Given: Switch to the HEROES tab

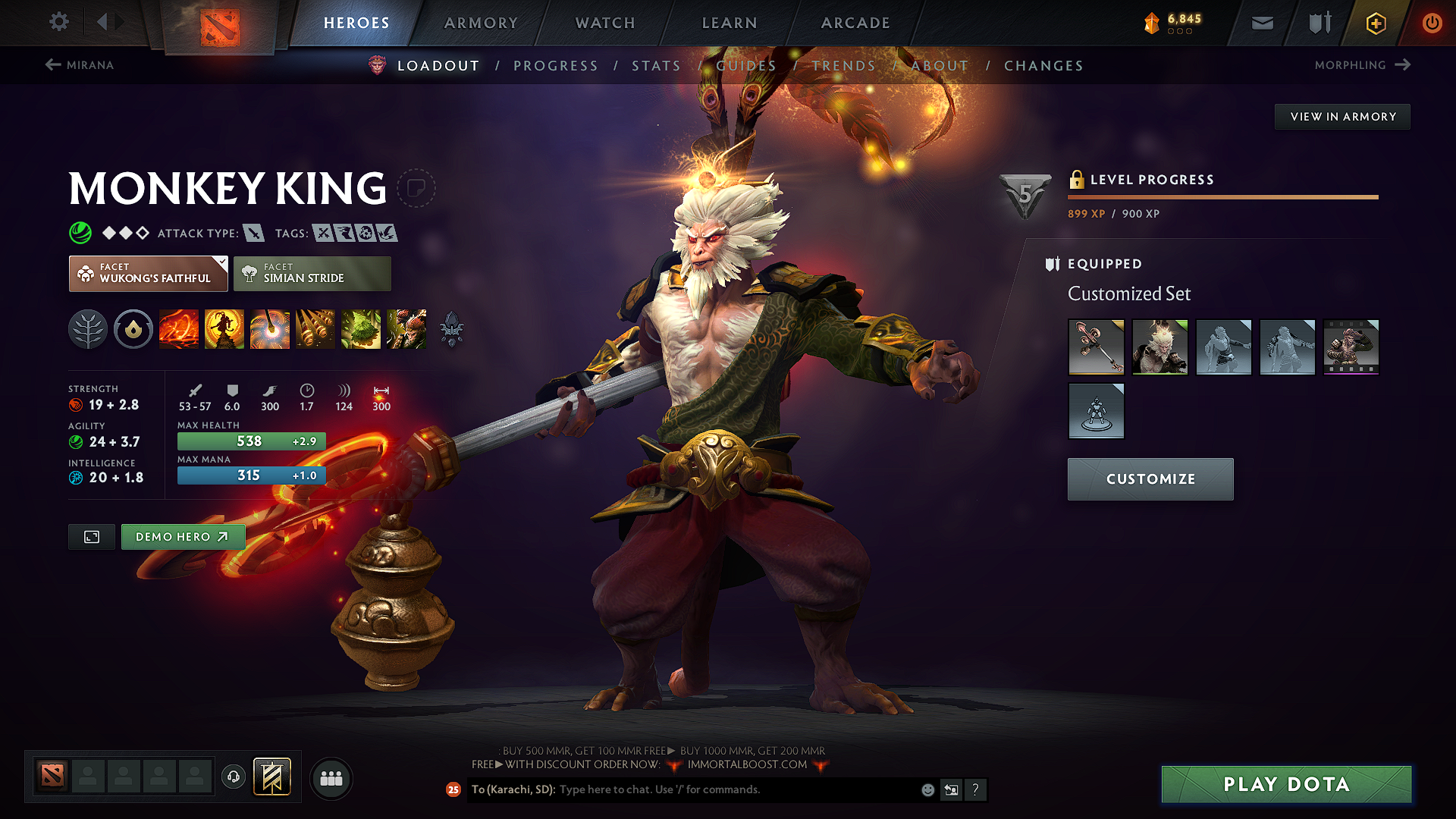Looking at the screenshot, I should tap(356, 23).
